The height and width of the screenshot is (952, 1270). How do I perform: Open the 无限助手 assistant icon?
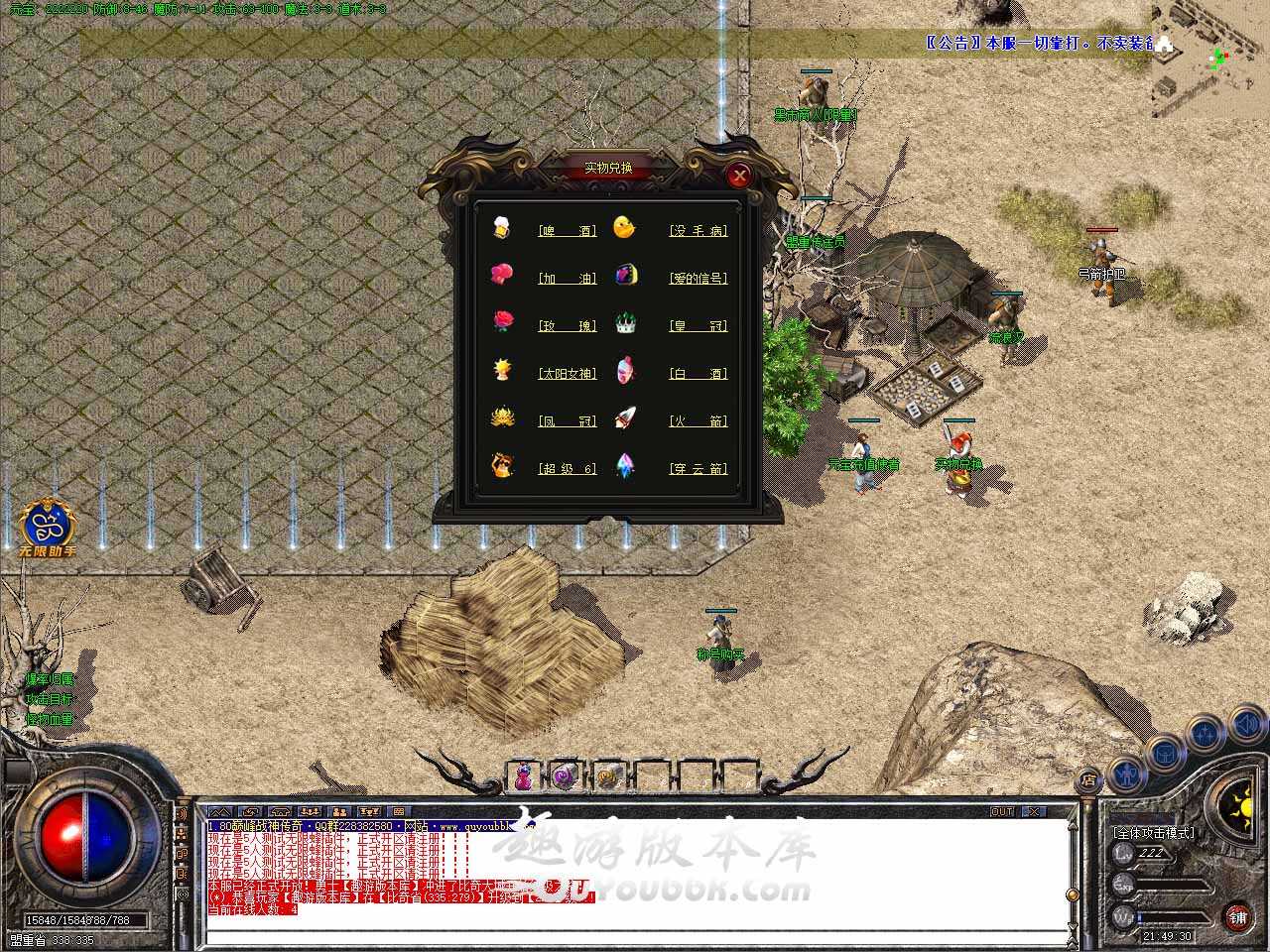coord(47,524)
